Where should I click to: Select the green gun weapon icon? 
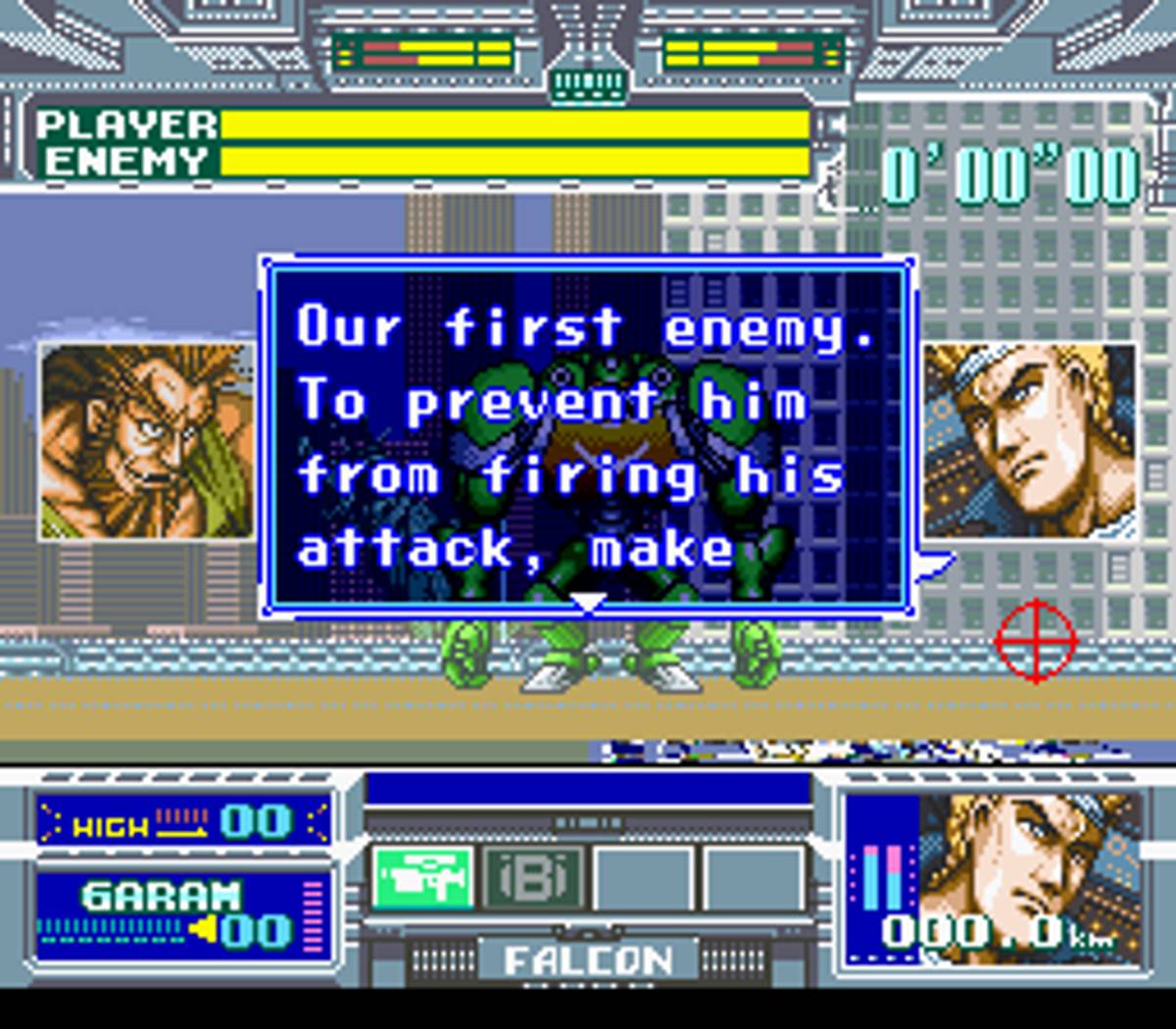click(422, 878)
